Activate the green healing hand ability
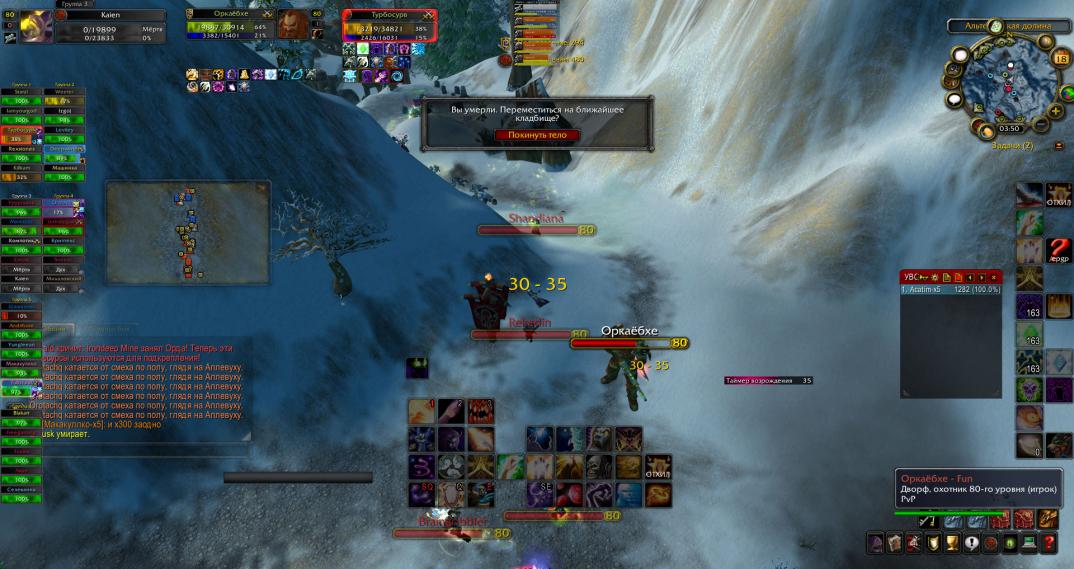This screenshot has height=569, width=1074. (511, 466)
